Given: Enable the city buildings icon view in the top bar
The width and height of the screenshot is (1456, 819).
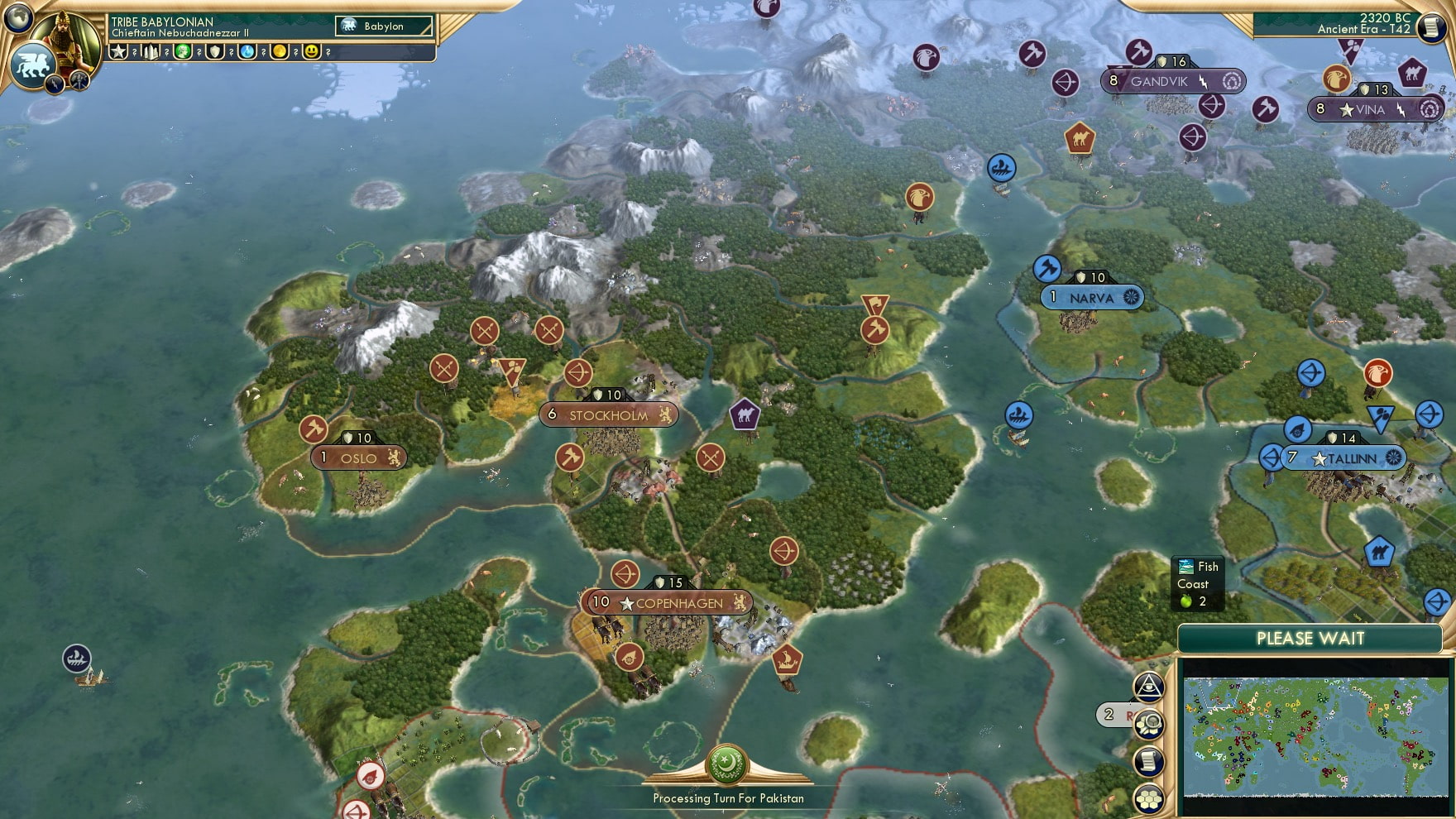Looking at the screenshot, I should [151, 54].
